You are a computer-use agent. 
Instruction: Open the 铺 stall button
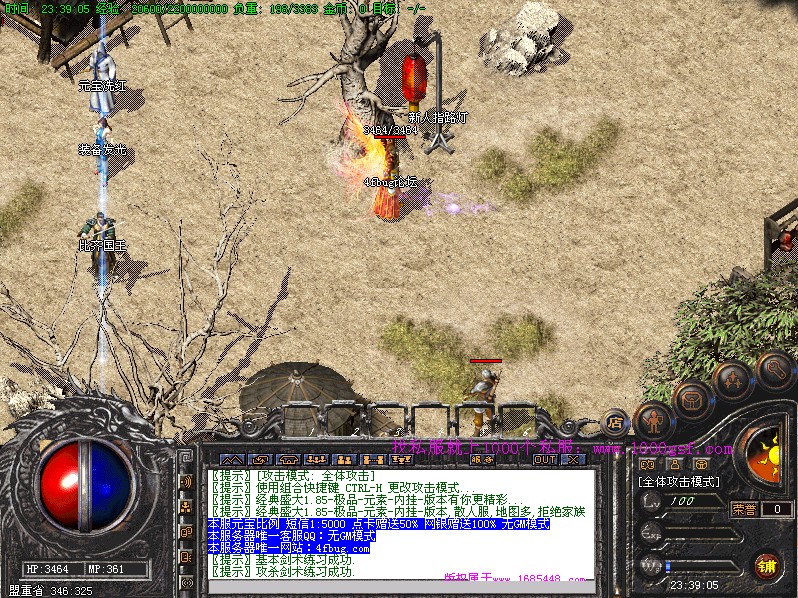tap(767, 564)
